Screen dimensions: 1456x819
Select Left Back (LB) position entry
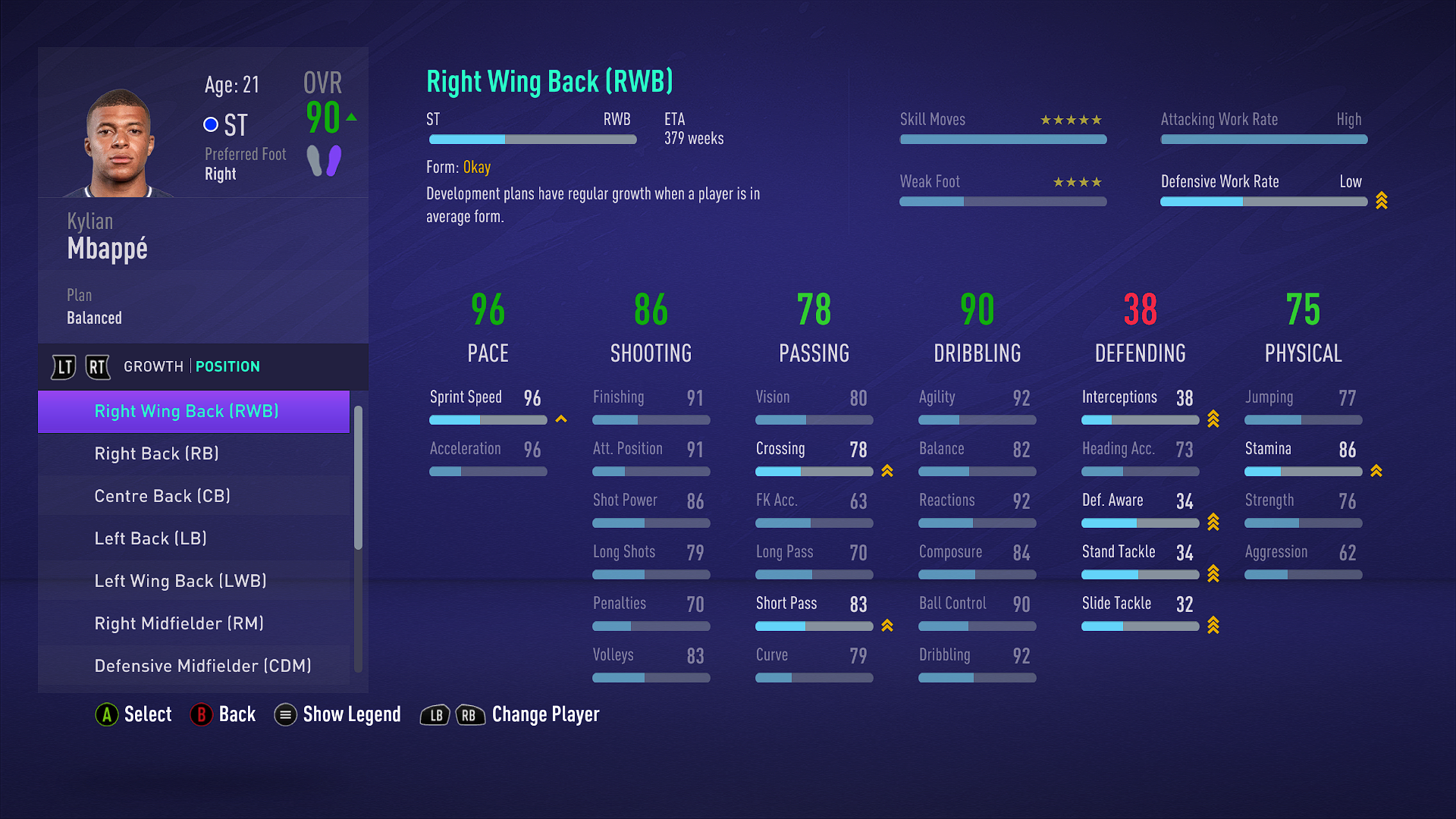(x=150, y=539)
